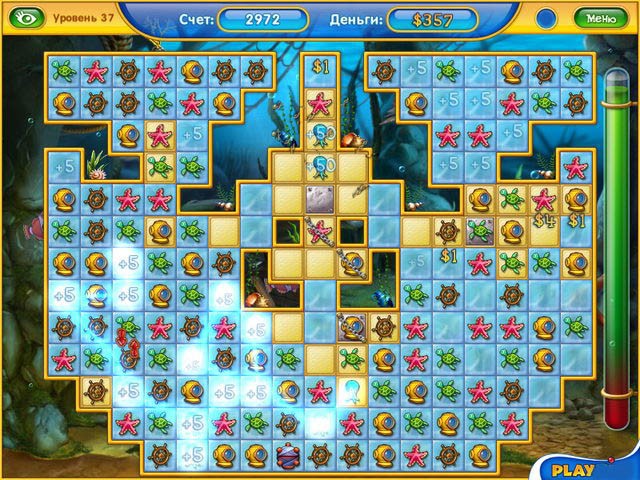
Task: Select the glowing blue jellyfish tile
Action: (x=352, y=390)
